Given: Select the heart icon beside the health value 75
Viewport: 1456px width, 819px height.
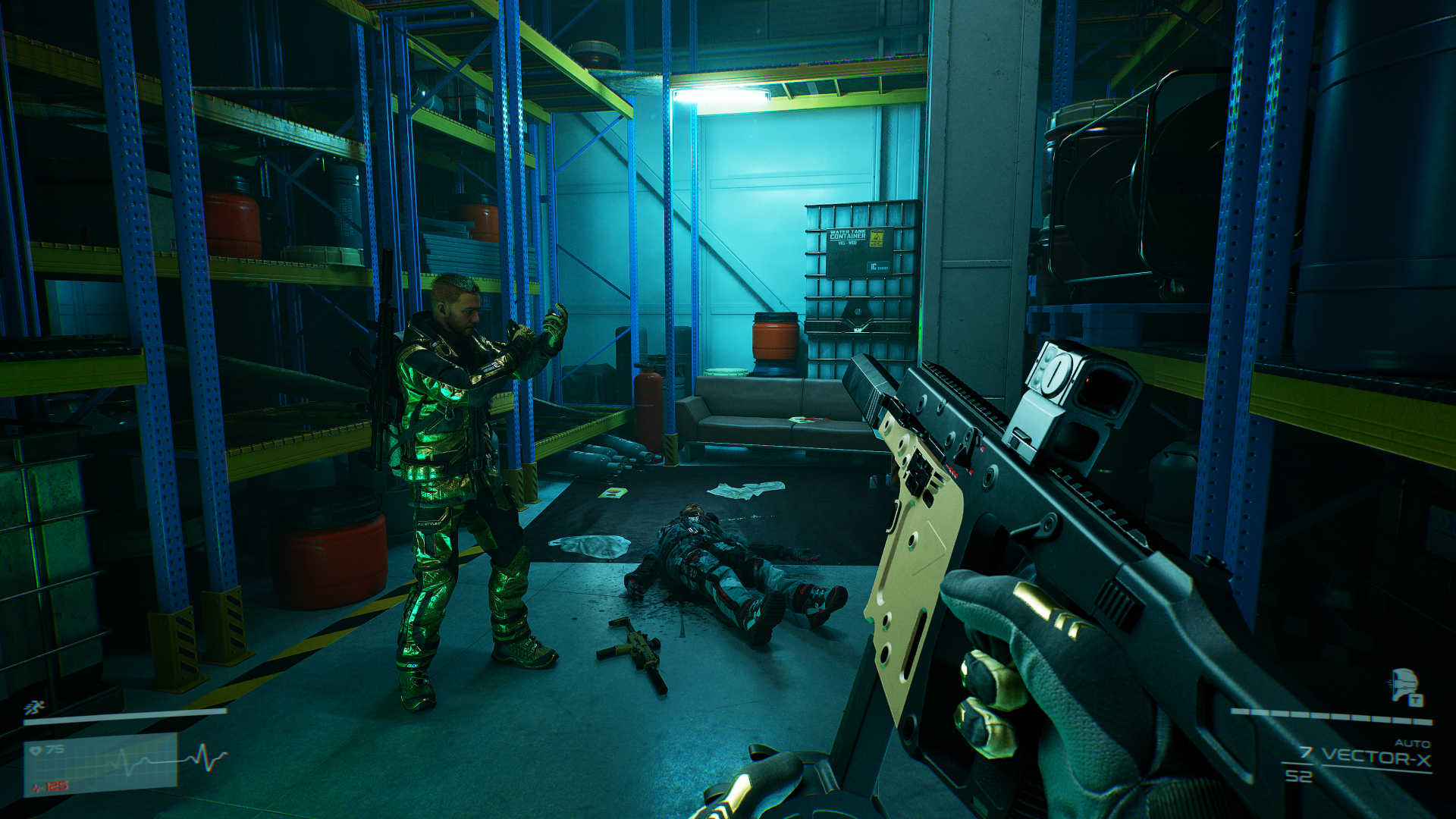Looking at the screenshot, I should (36, 749).
